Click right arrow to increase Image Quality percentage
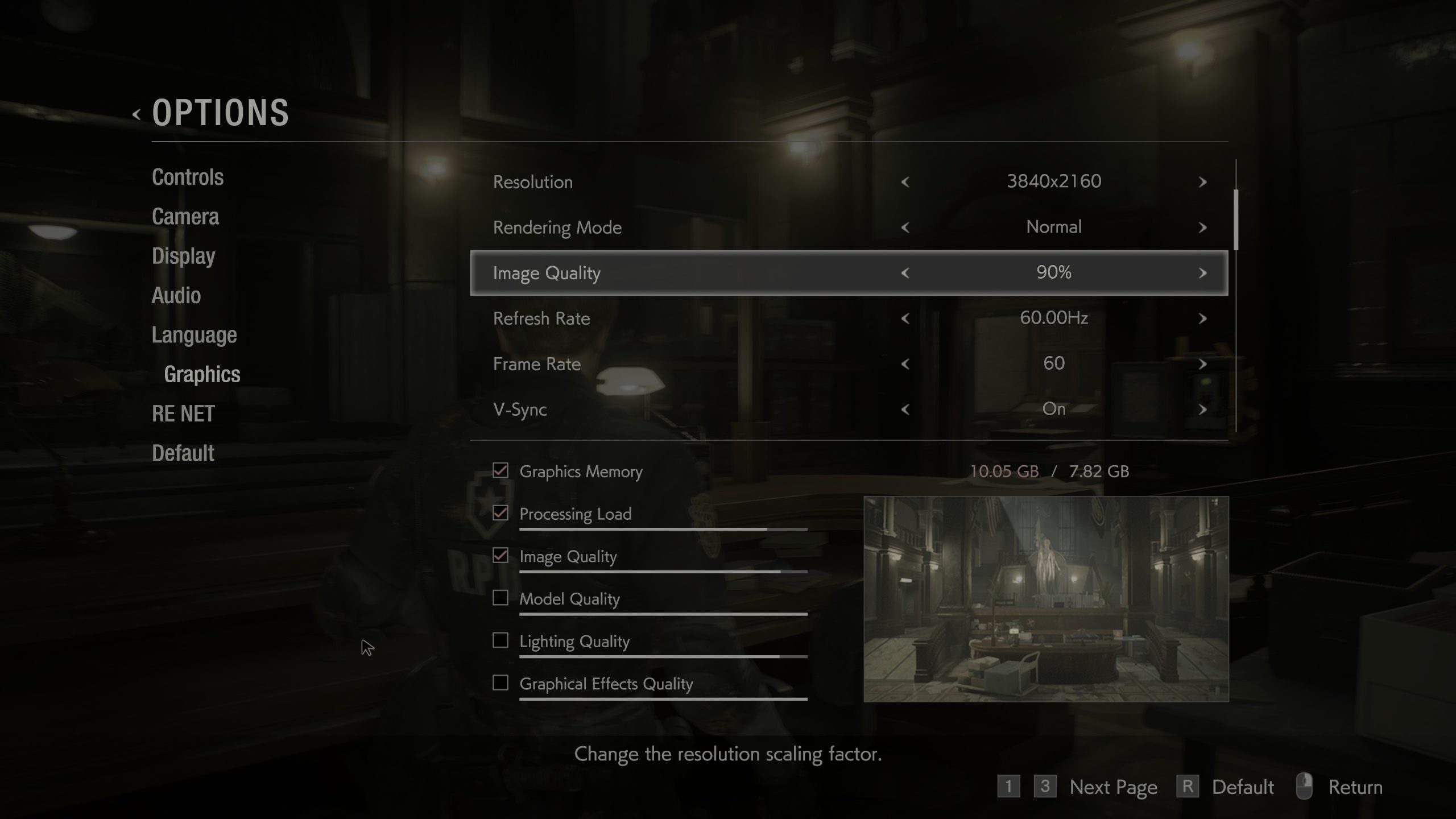1456x819 pixels. click(x=1203, y=272)
